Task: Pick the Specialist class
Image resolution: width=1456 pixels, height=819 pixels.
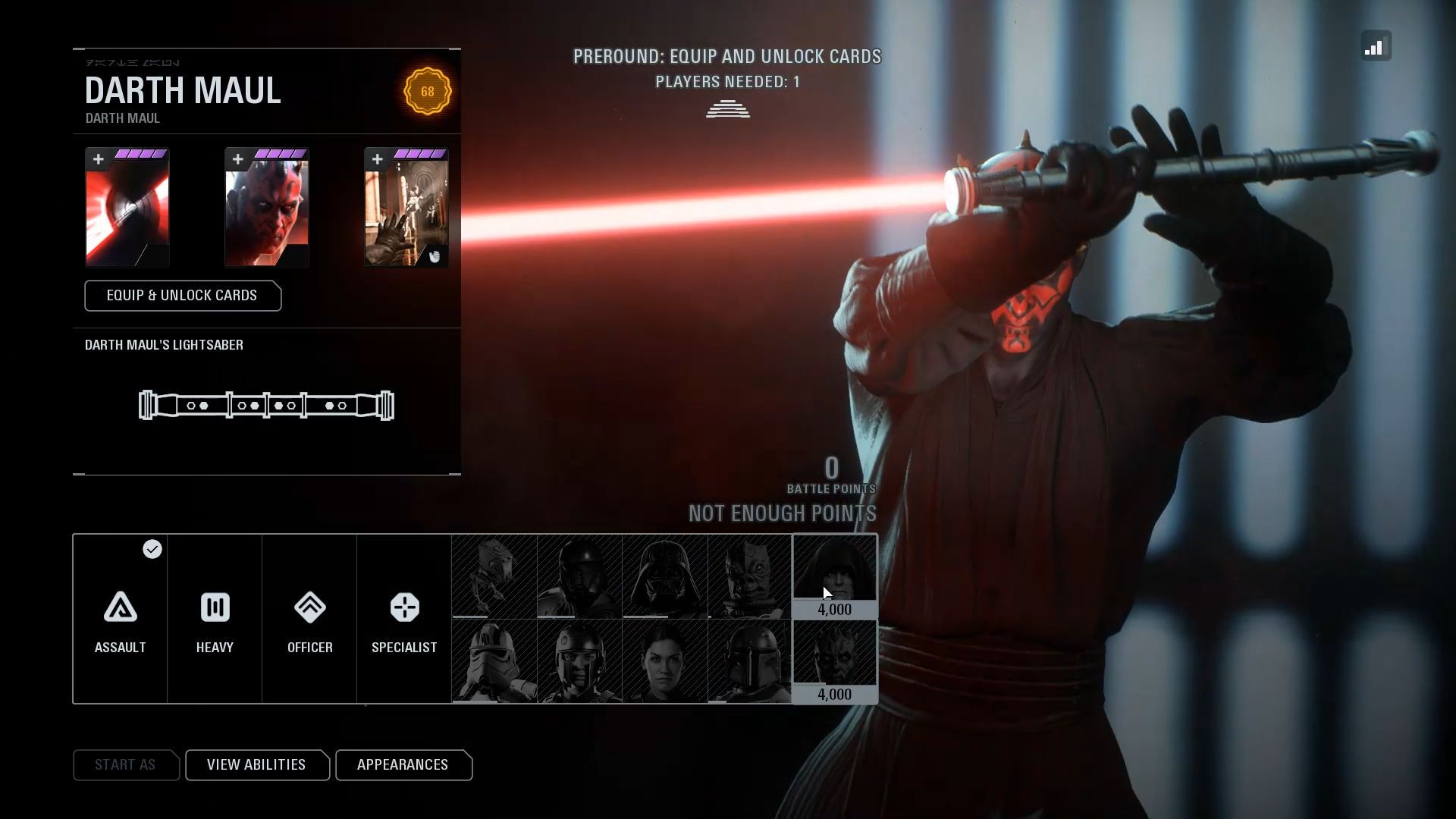Action: click(404, 619)
